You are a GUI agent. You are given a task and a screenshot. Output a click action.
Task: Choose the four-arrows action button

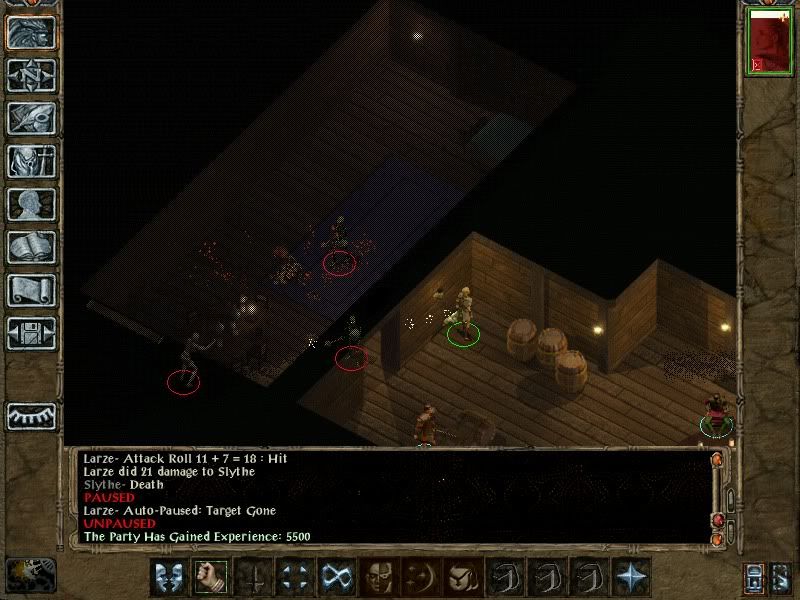click(292, 576)
